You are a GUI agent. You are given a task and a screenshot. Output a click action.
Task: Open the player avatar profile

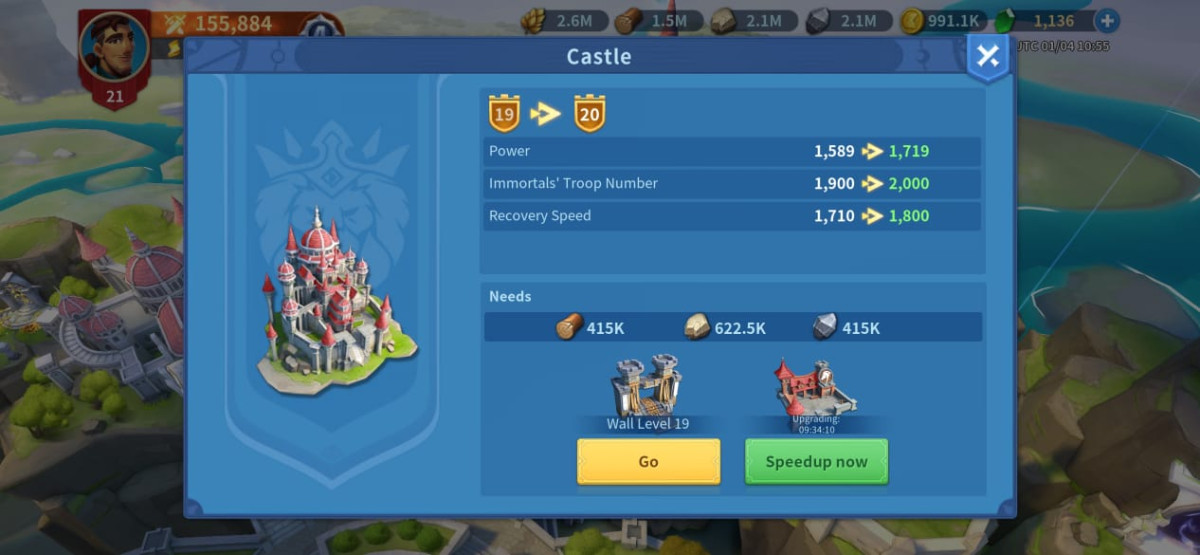point(114,47)
